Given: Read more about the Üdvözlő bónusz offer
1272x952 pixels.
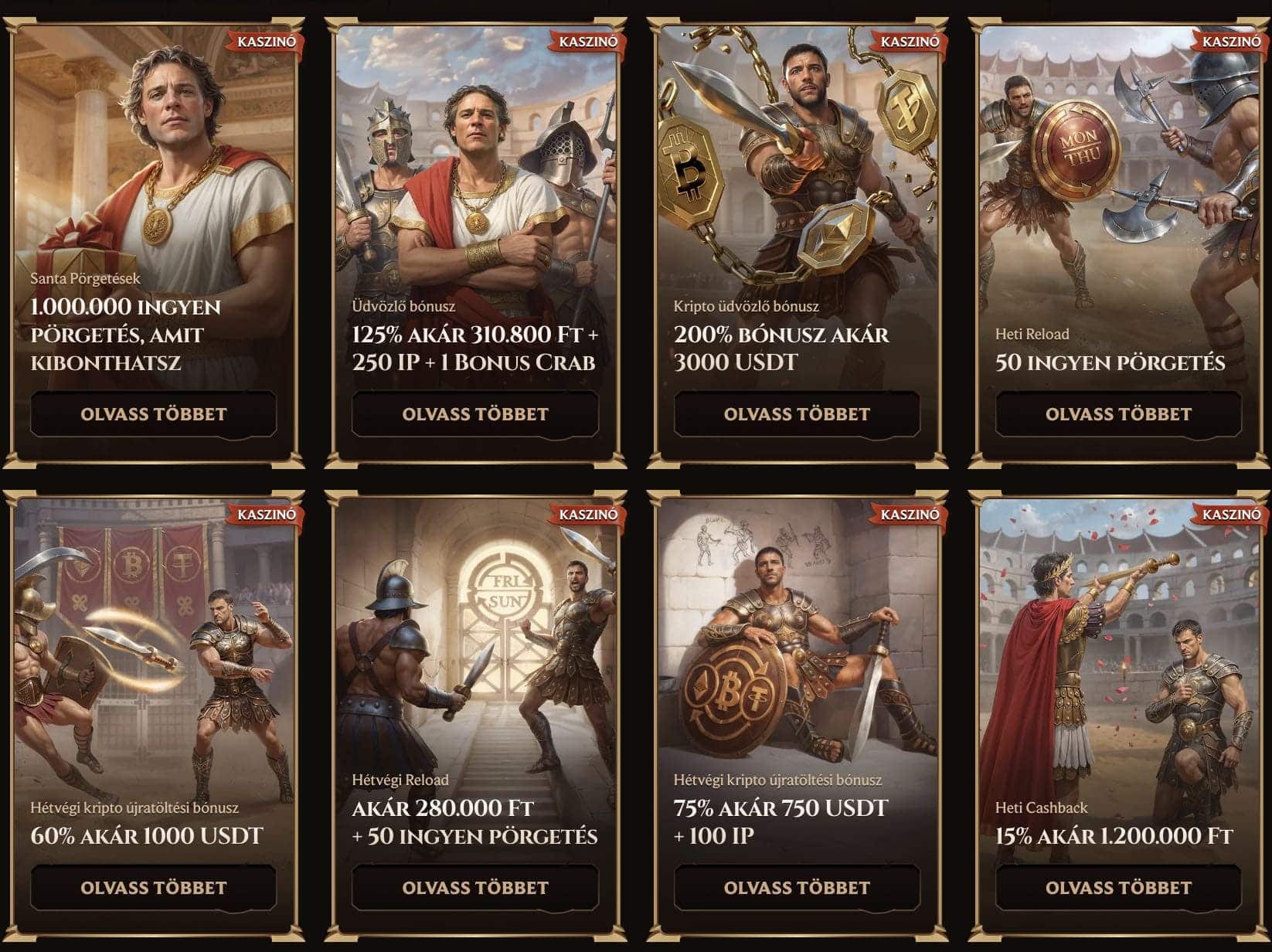Looking at the screenshot, I should (474, 414).
